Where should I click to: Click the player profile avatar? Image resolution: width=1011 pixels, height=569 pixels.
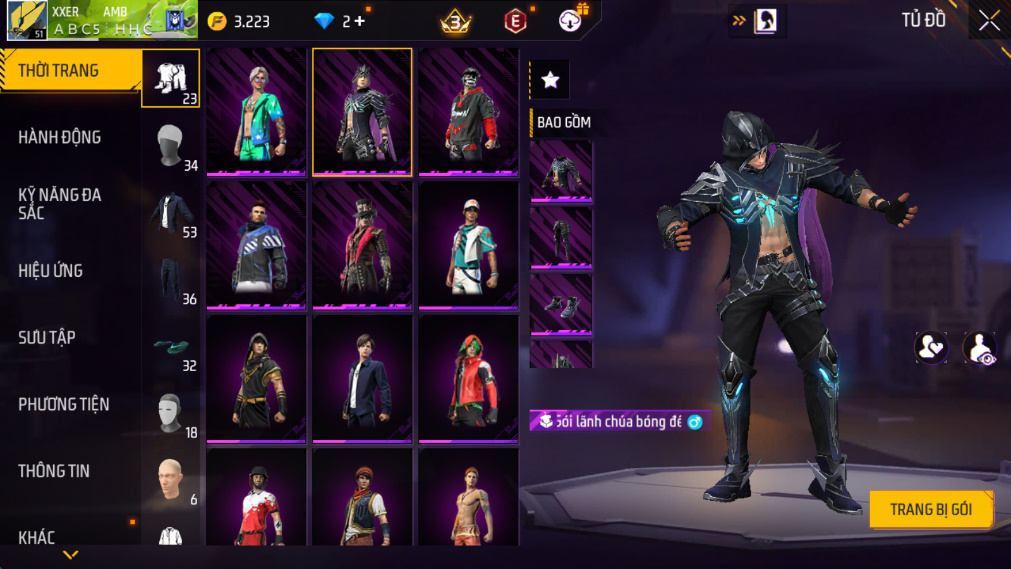coord(27,21)
